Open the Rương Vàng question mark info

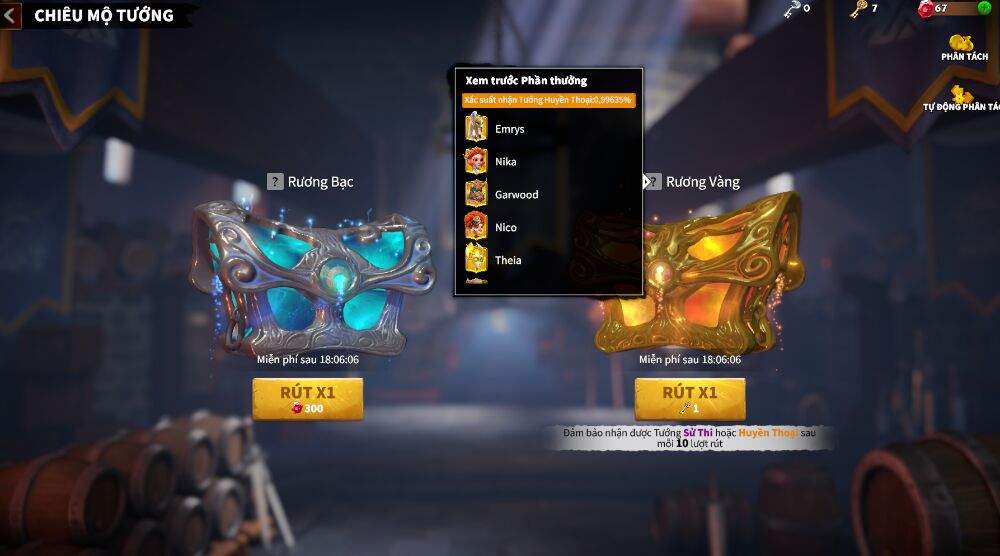[x=654, y=182]
